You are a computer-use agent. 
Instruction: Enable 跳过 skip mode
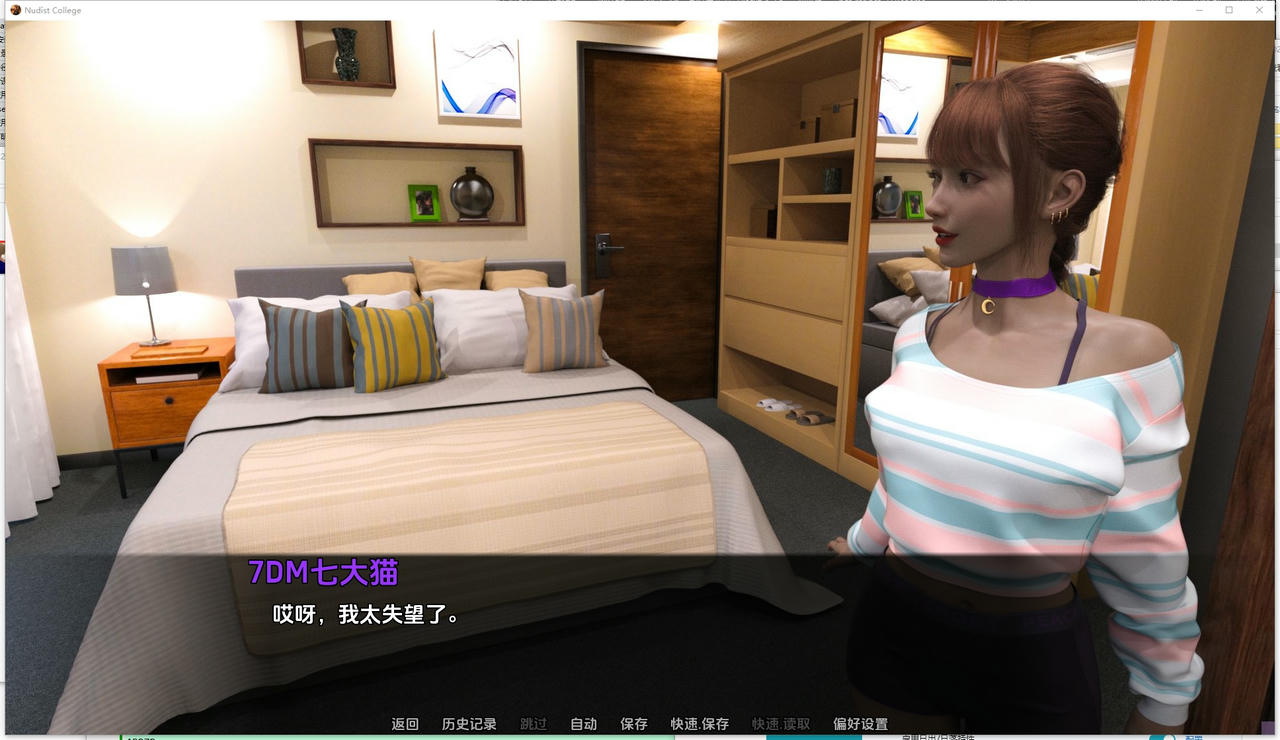coord(532,723)
